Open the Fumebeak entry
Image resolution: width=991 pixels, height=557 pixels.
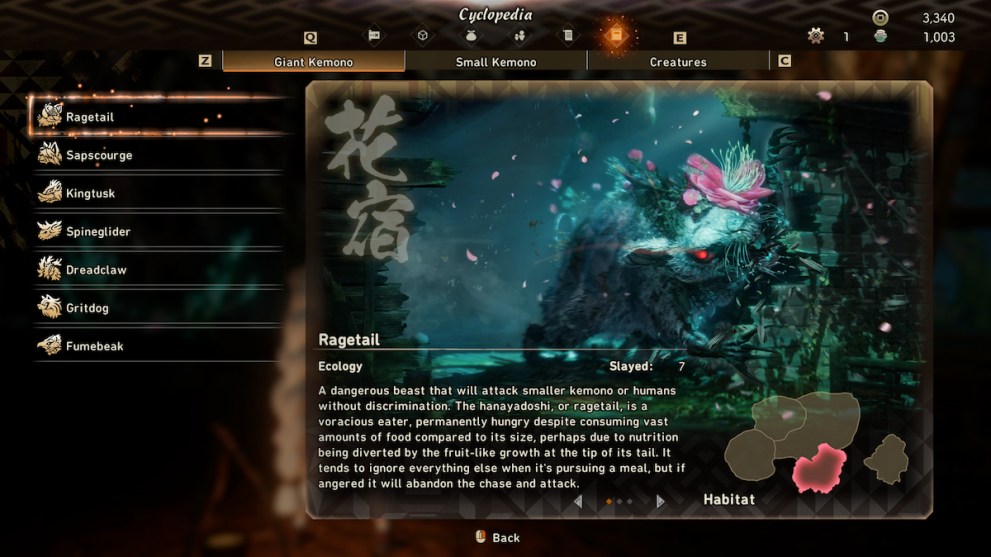(x=94, y=346)
